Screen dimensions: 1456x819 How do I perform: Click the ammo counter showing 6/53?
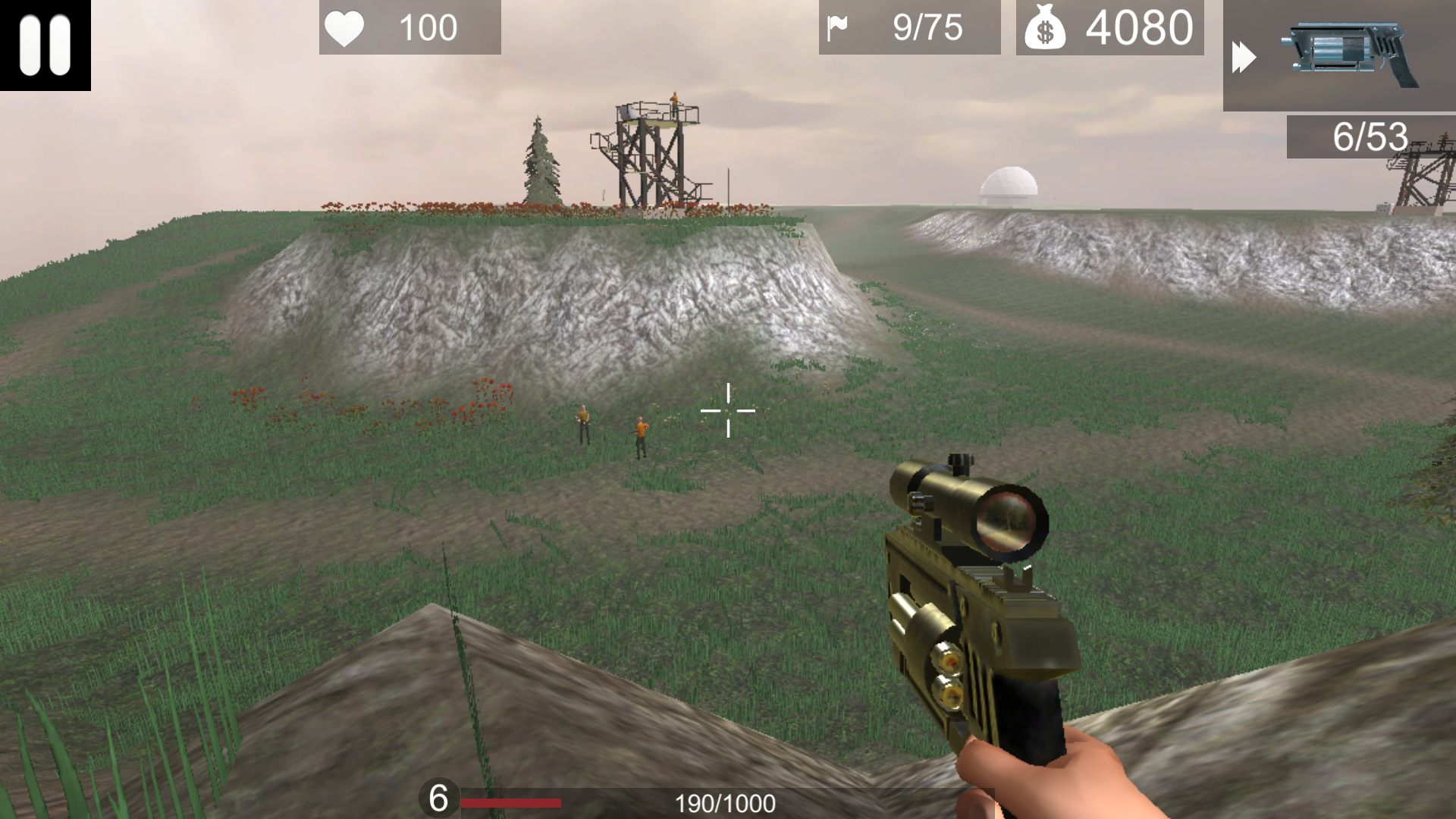point(1369,138)
